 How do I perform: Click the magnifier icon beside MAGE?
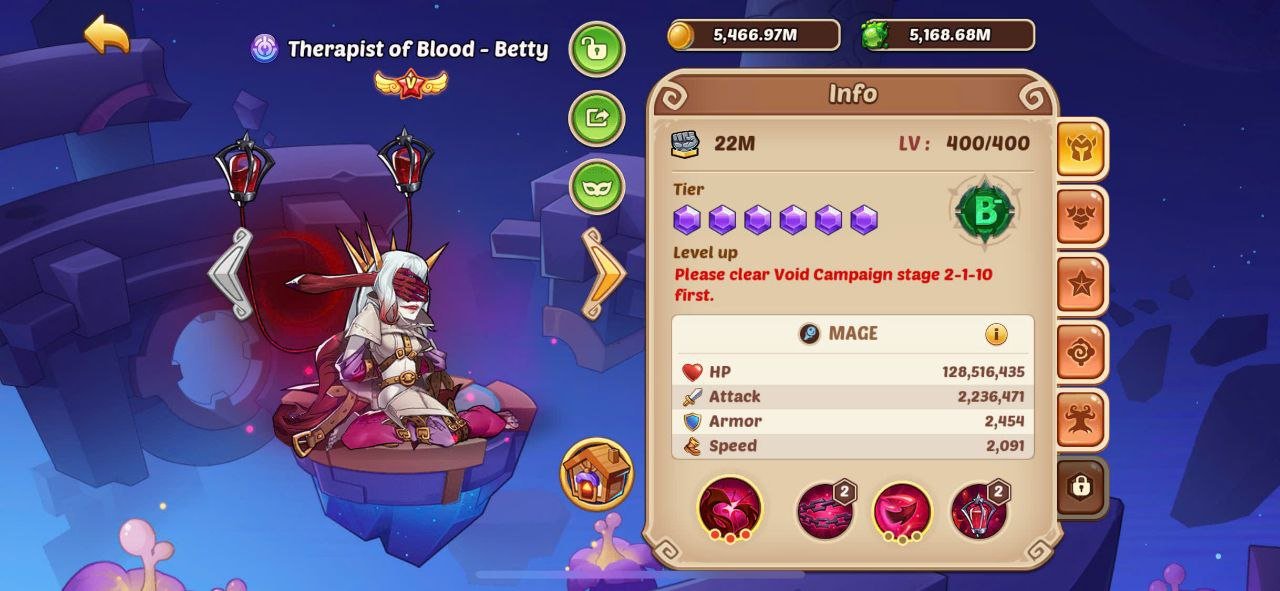pos(810,334)
